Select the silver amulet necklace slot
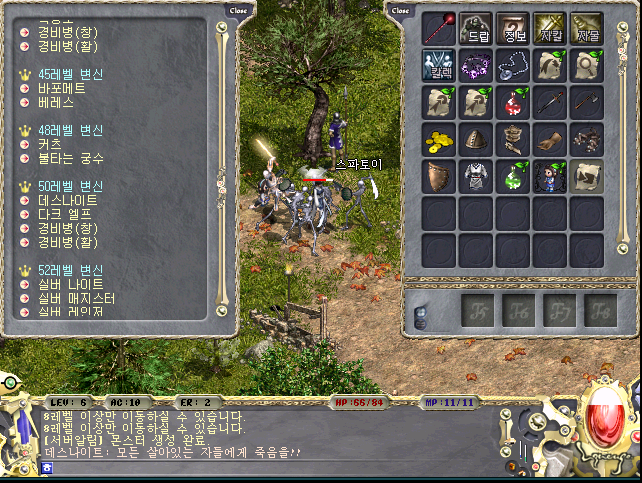642x483 pixels. point(512,65)
